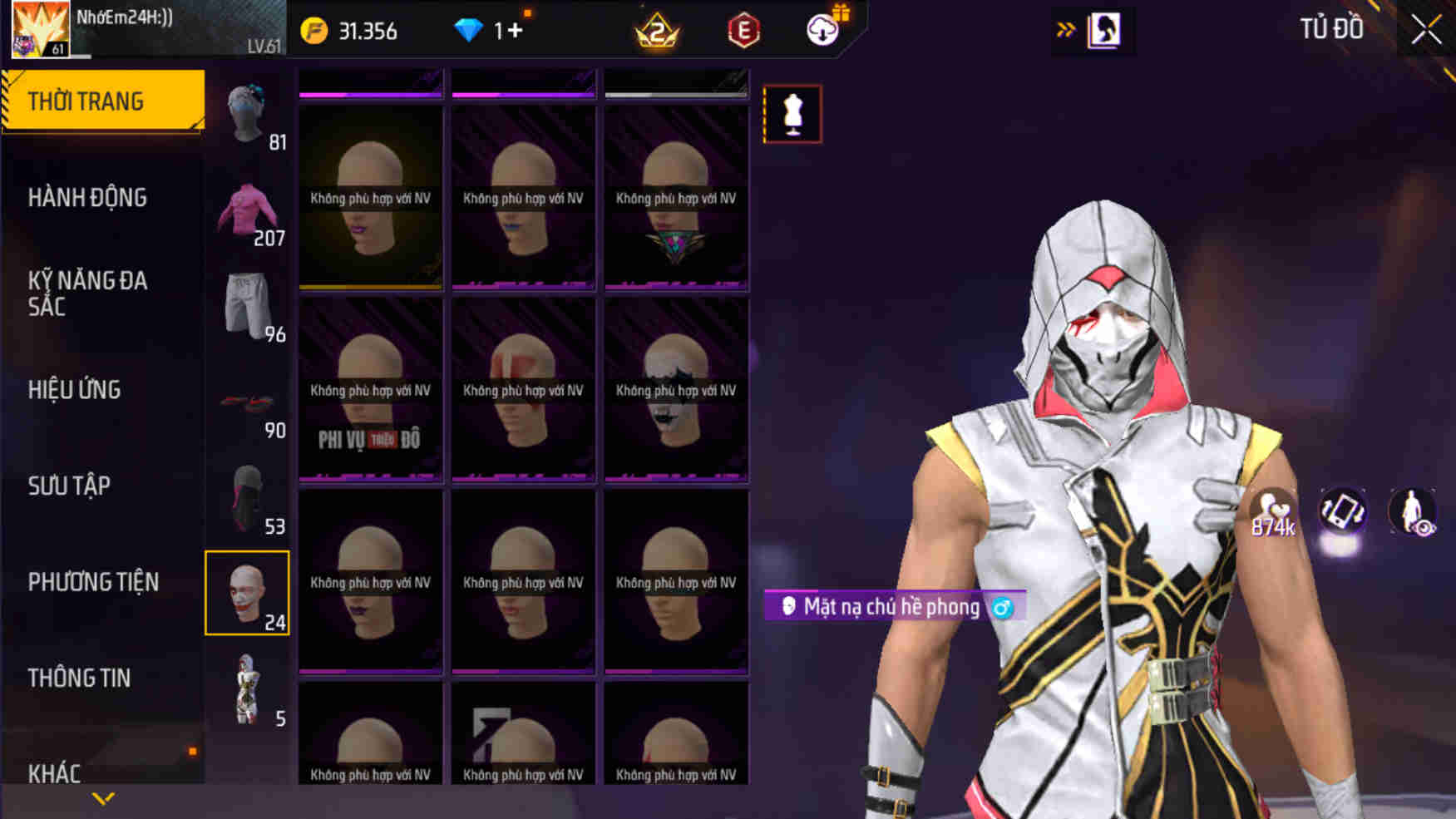The image size is (1456, 819).
Task: Expand the bottom arrow under KHÁC
Action: tap(103, 797)
